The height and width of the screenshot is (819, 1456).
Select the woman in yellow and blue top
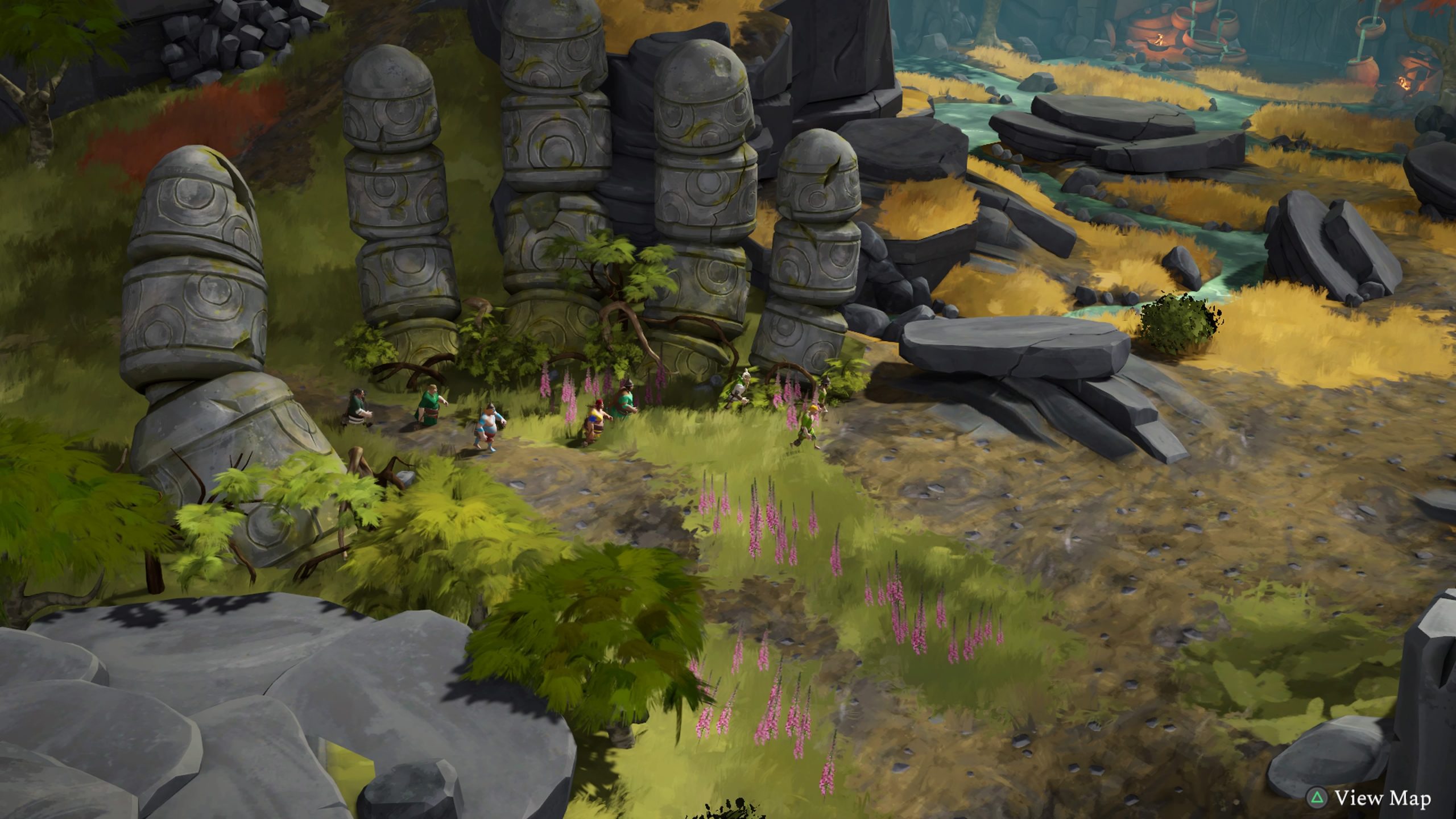[x=595, y=422]
